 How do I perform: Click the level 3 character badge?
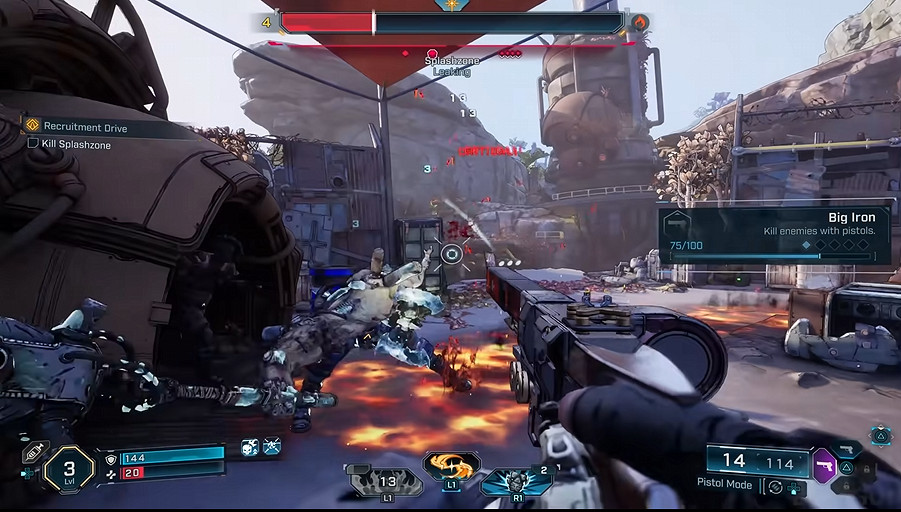68,470
